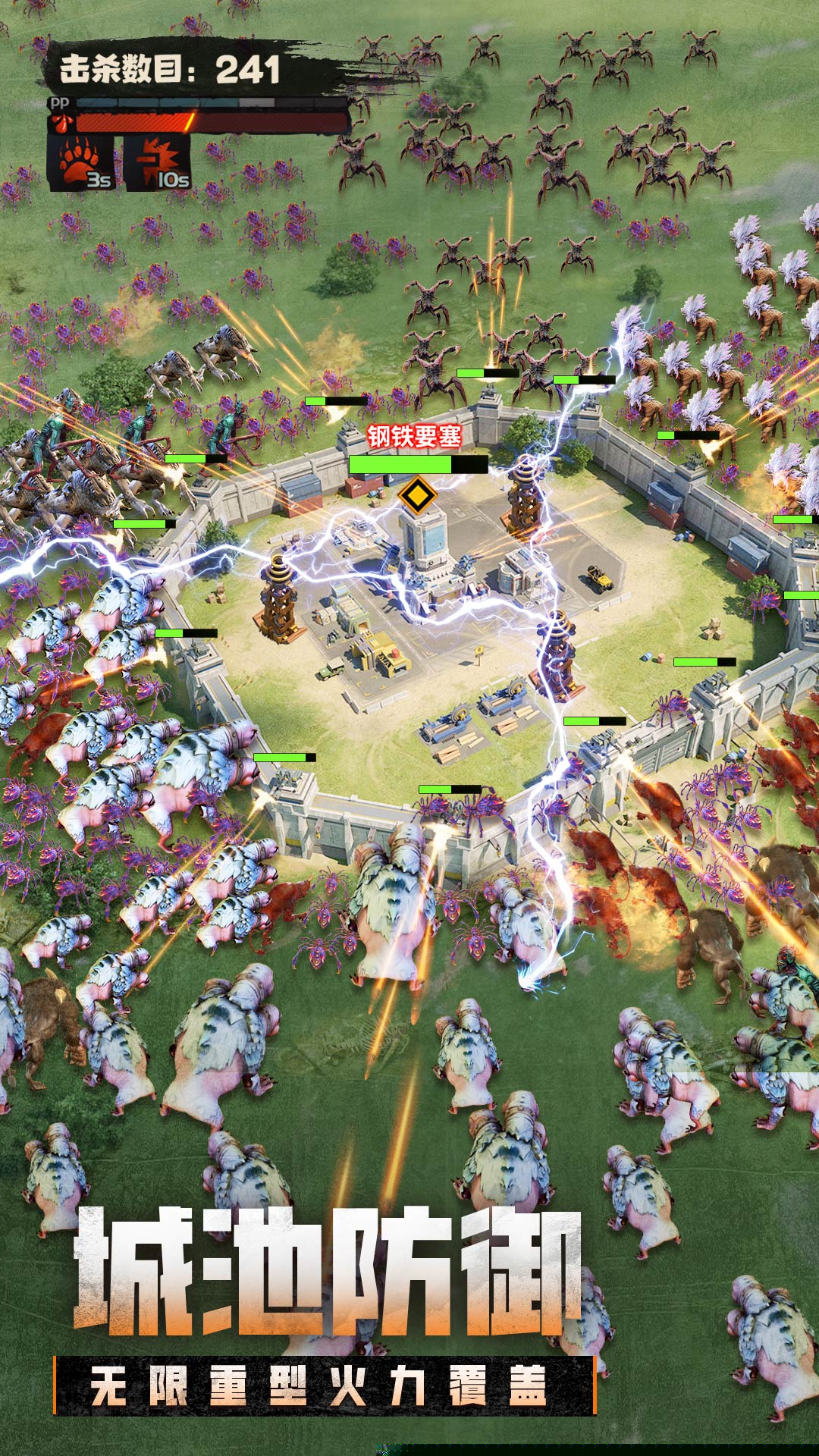Select the yellow diamond fortress marker

pyautogui.click(x=416, y=496)
